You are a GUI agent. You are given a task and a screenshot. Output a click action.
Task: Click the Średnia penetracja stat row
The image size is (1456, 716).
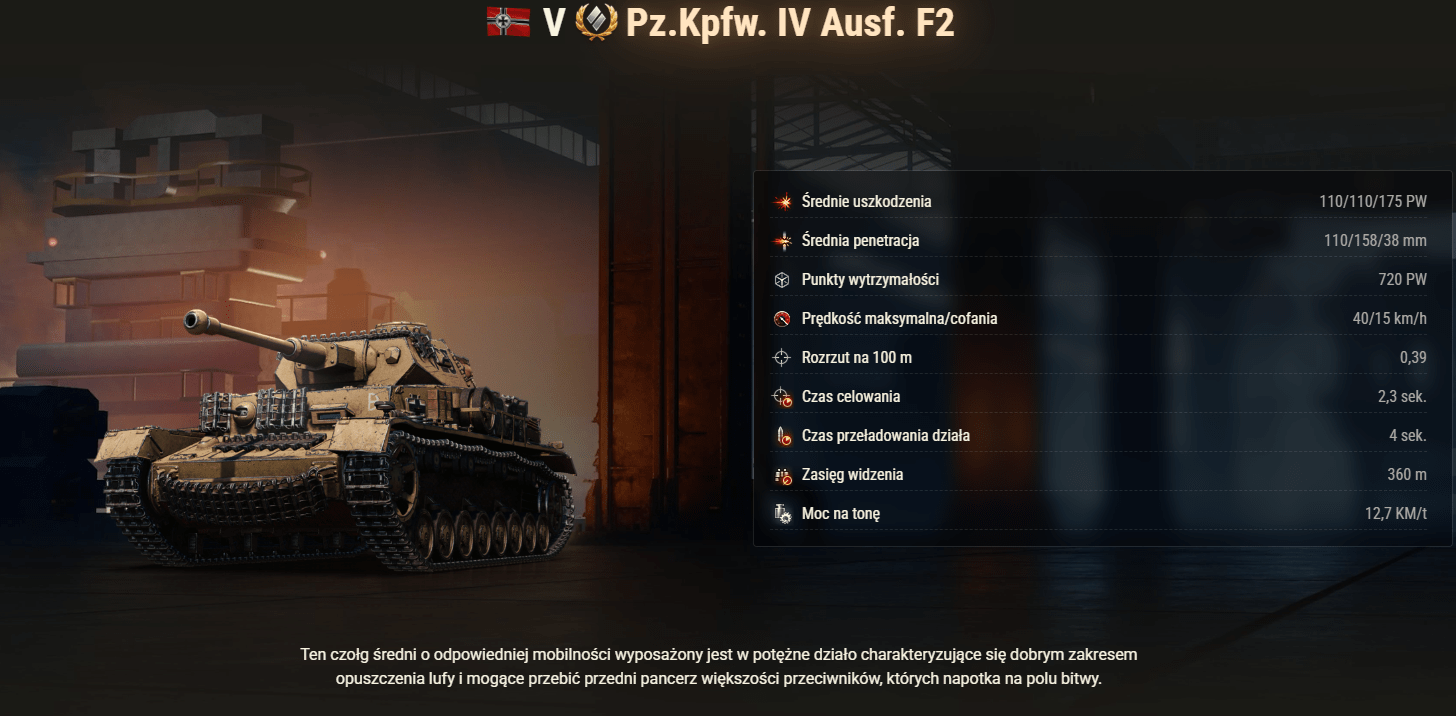[x=1100, y=241]
